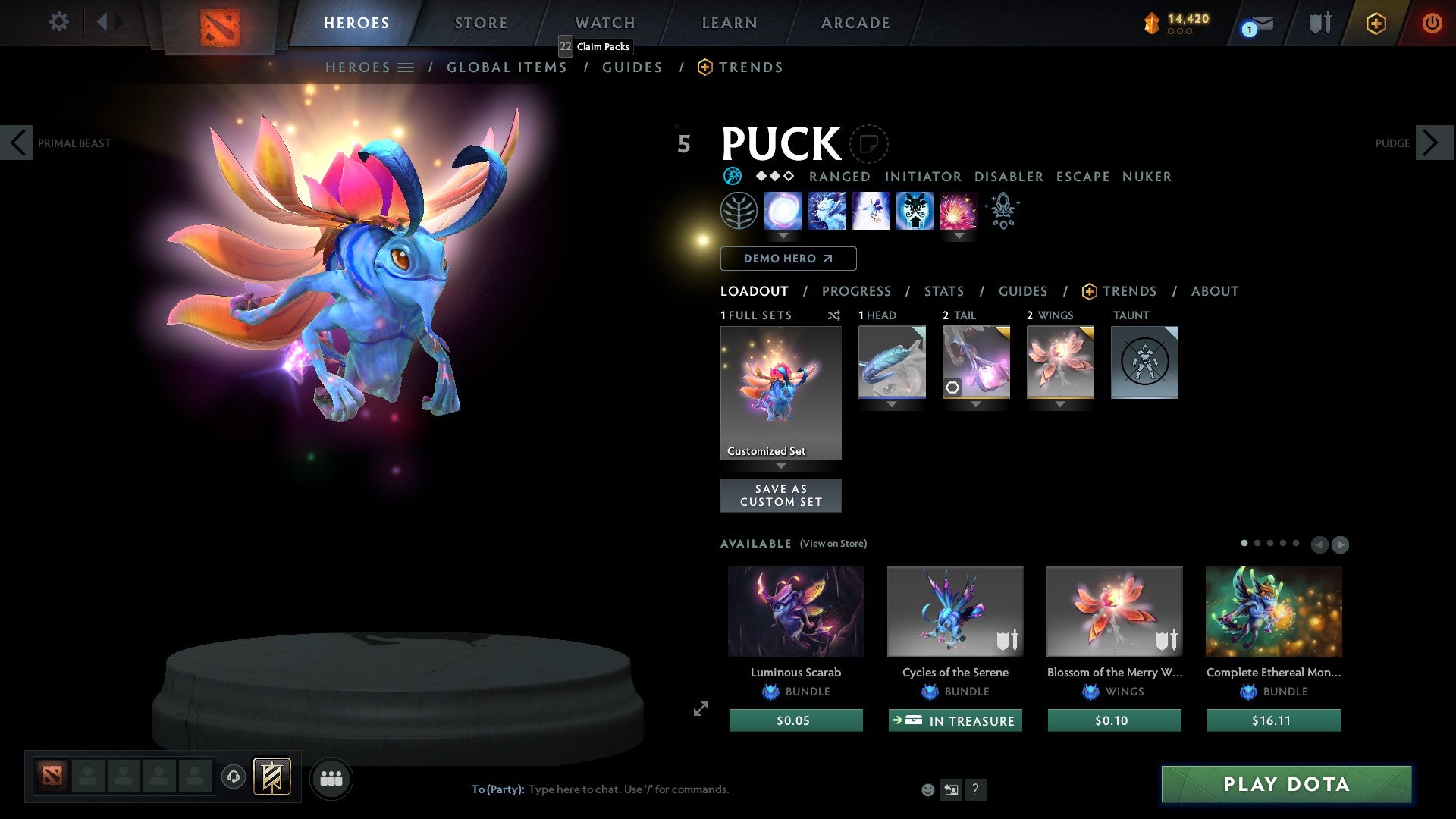
Task: Select the equipped Tail item slot
Action: pos(975,362)
